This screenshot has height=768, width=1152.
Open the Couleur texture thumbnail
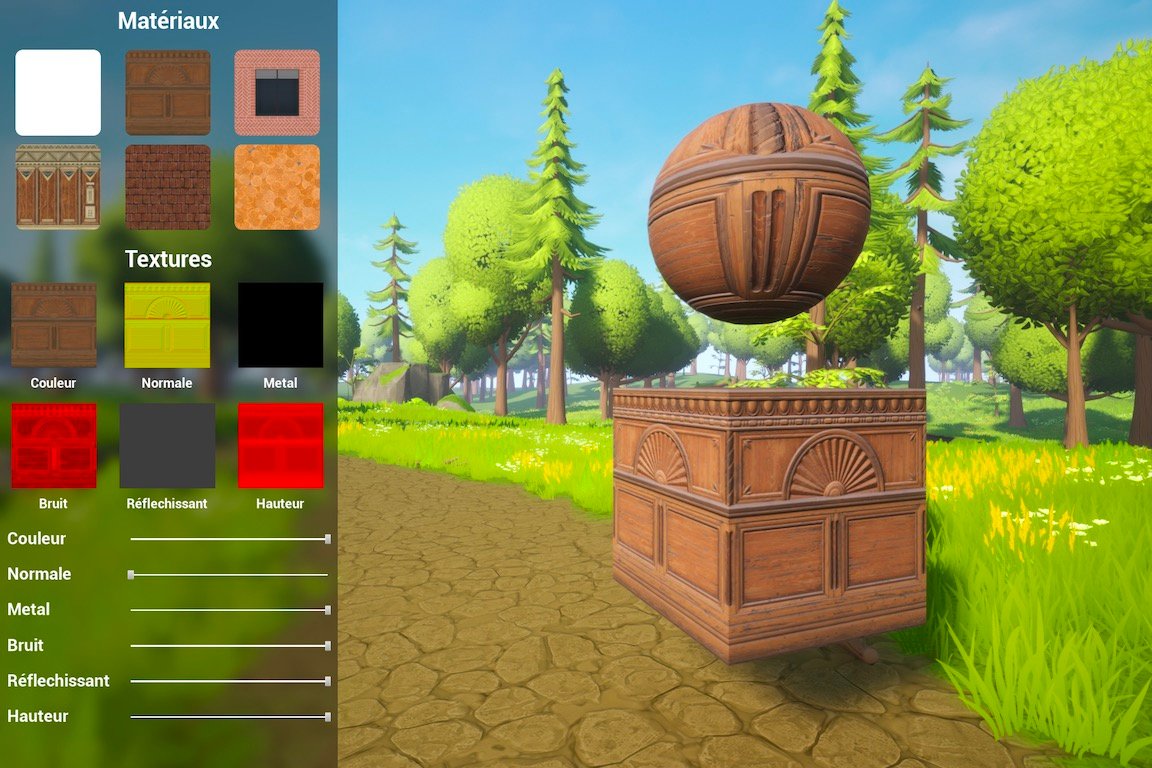point(54,325)
